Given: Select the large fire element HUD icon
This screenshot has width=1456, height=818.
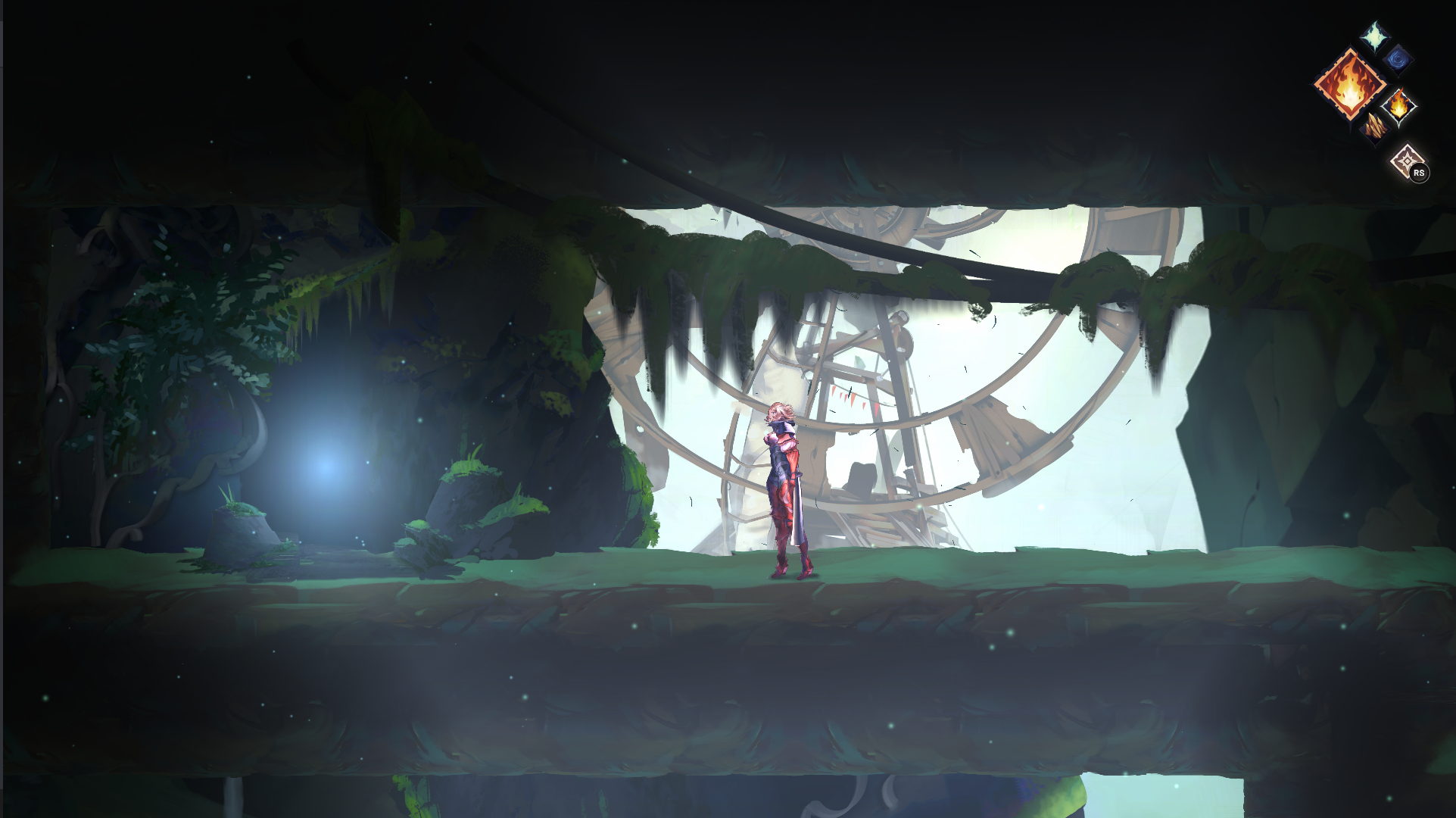Looking at the screenshot, I should click(1351, 86).
